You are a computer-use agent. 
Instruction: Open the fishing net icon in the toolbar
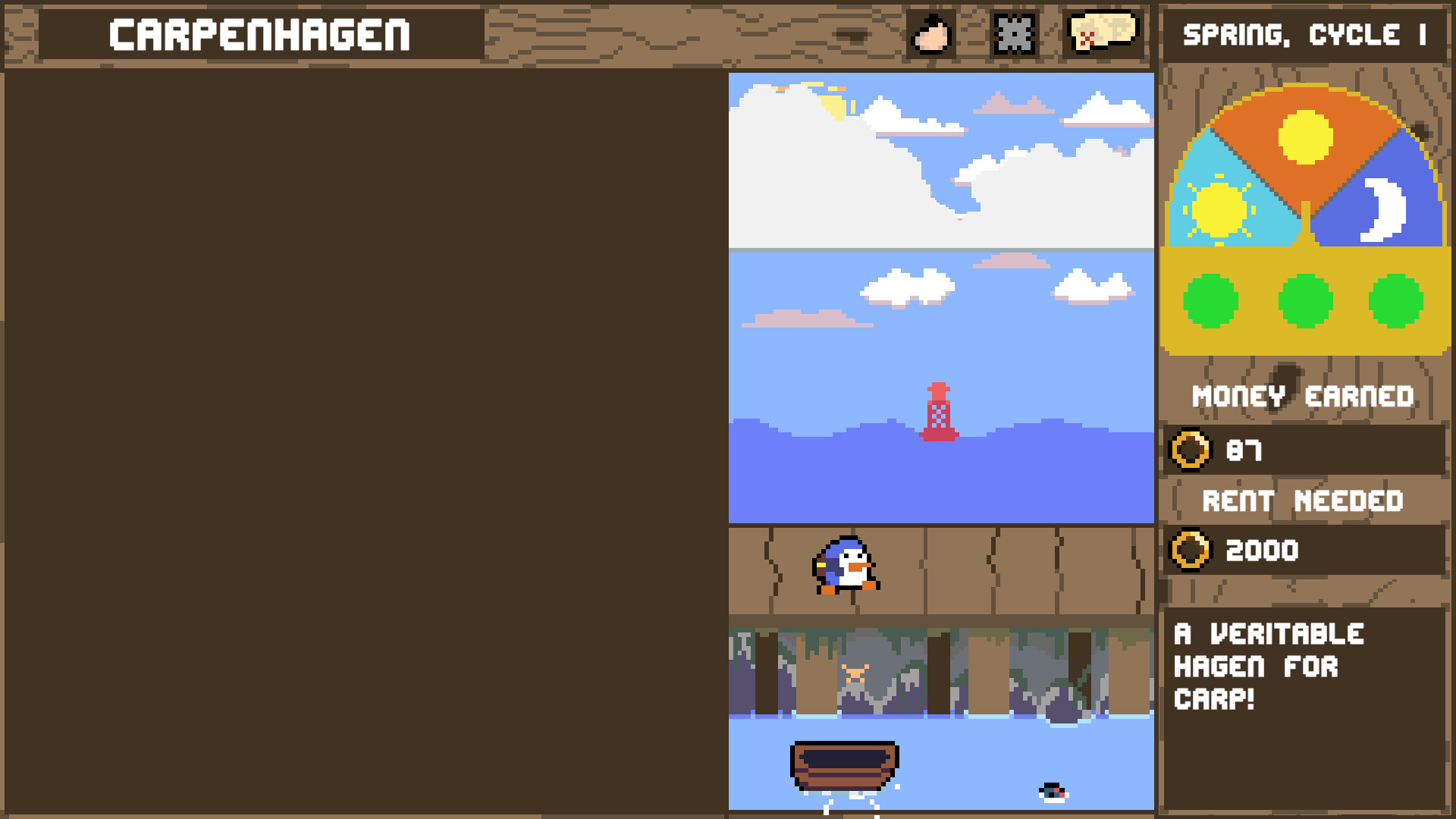click(x=1014, y=33)
